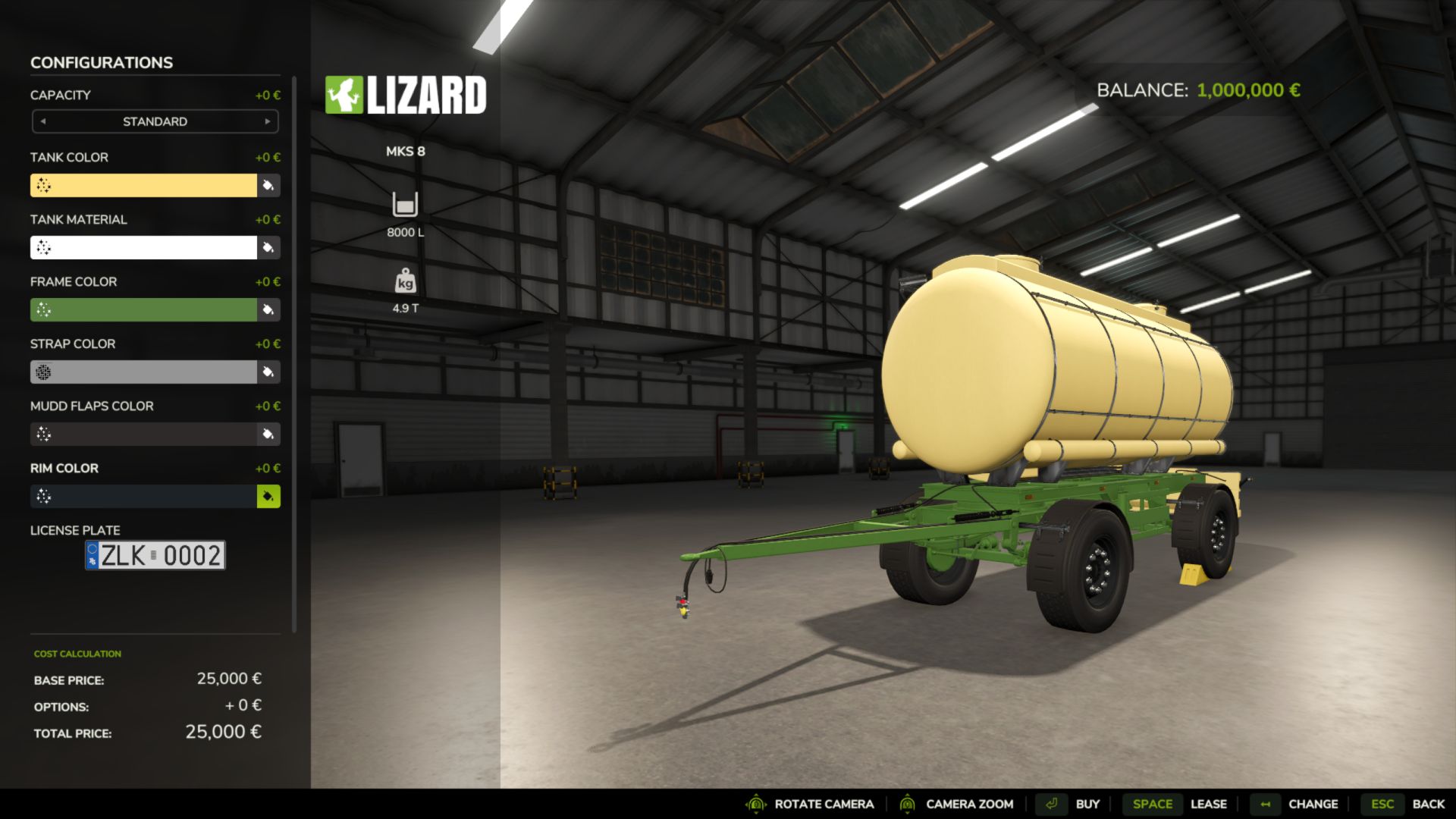Pick the white tank material swatch
The width and height of the screenshot is (1456, 819).
[x=143, y=247]
